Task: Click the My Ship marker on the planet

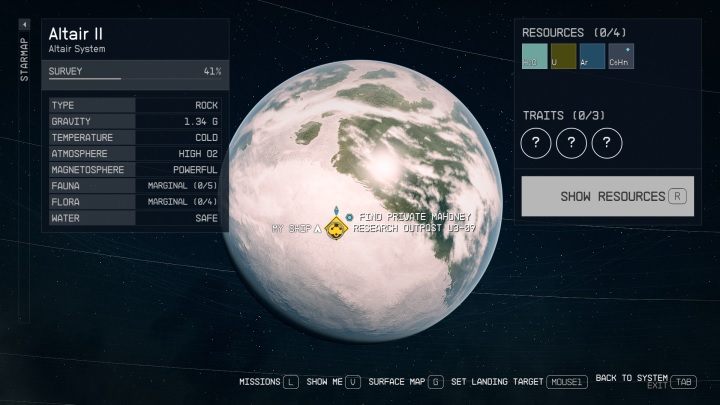Action: 318,229
